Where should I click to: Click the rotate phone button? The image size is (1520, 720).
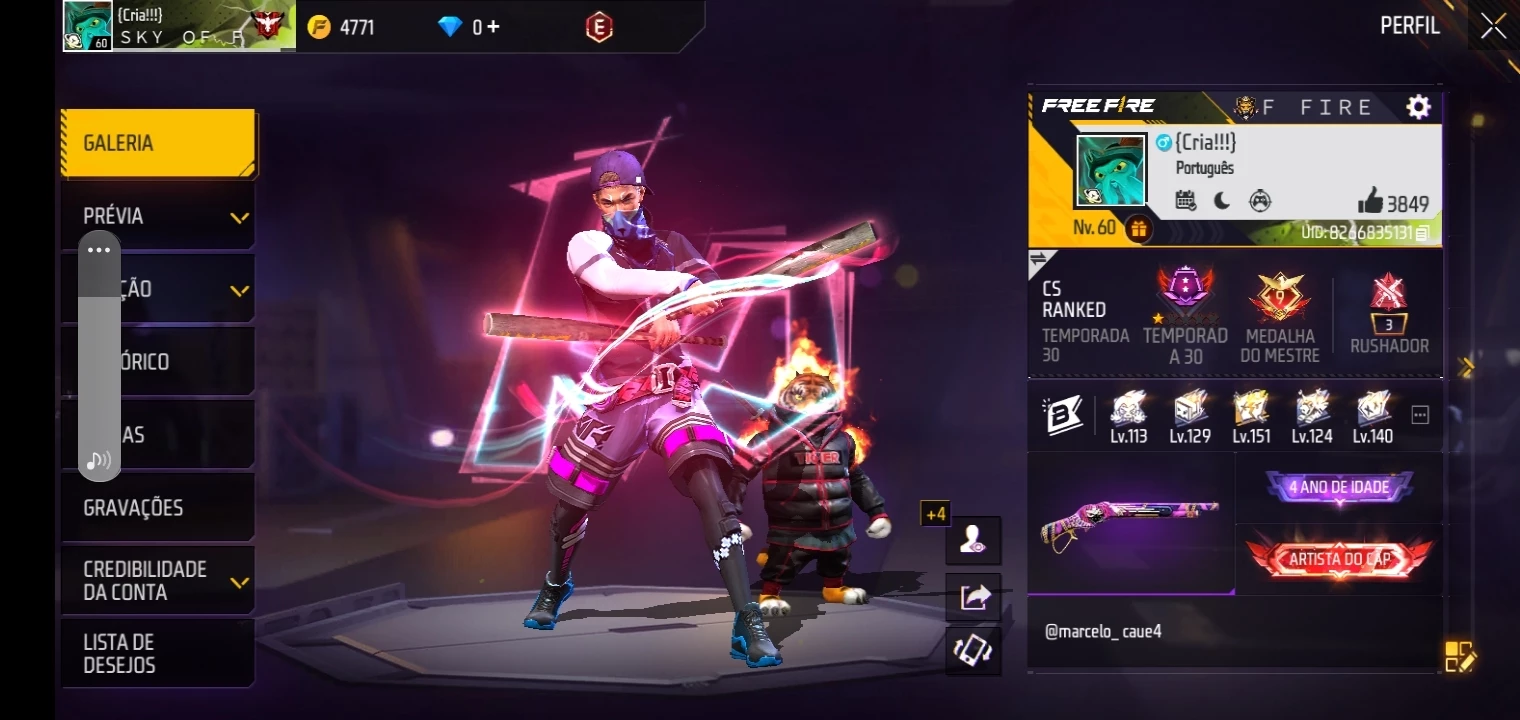[974, 651]
